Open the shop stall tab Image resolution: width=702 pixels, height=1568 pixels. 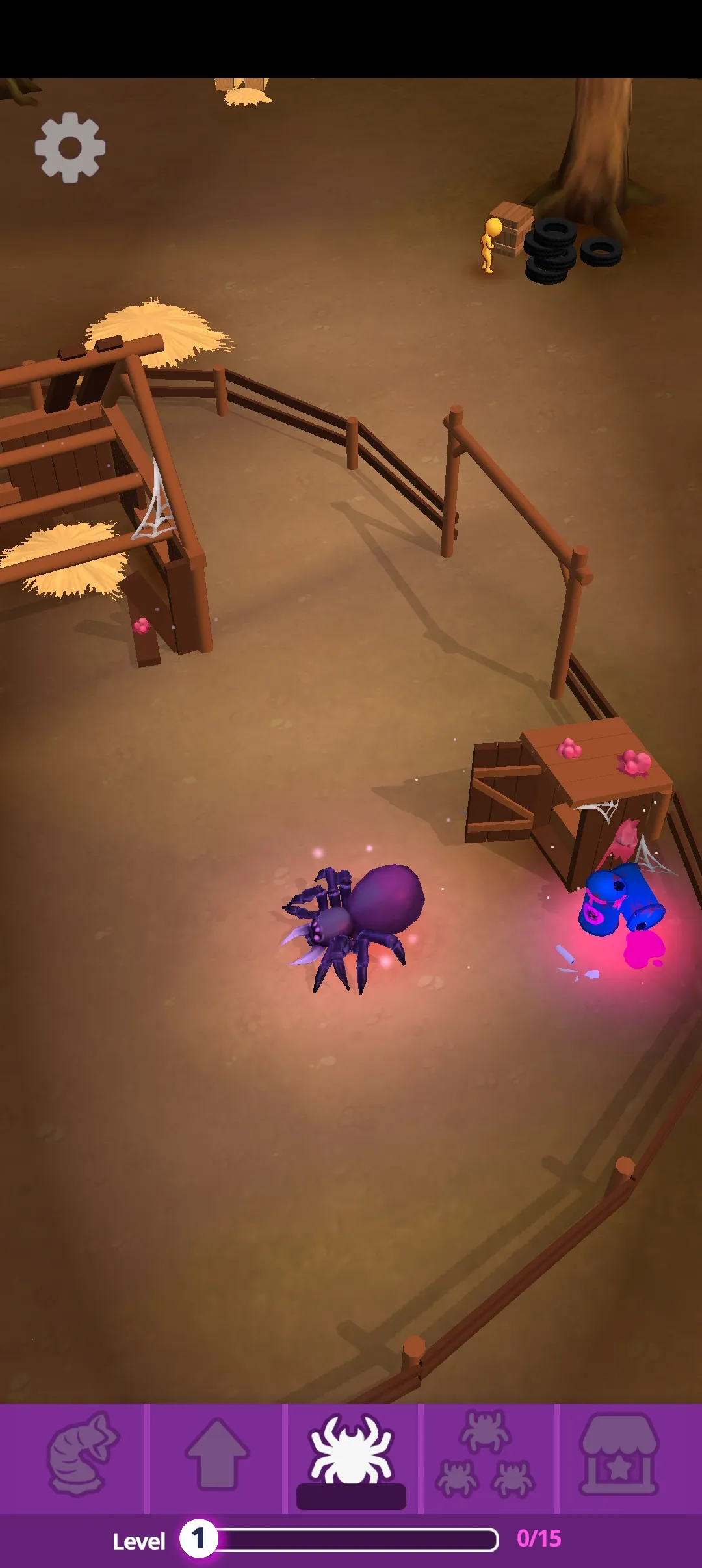pos(619,1454)
